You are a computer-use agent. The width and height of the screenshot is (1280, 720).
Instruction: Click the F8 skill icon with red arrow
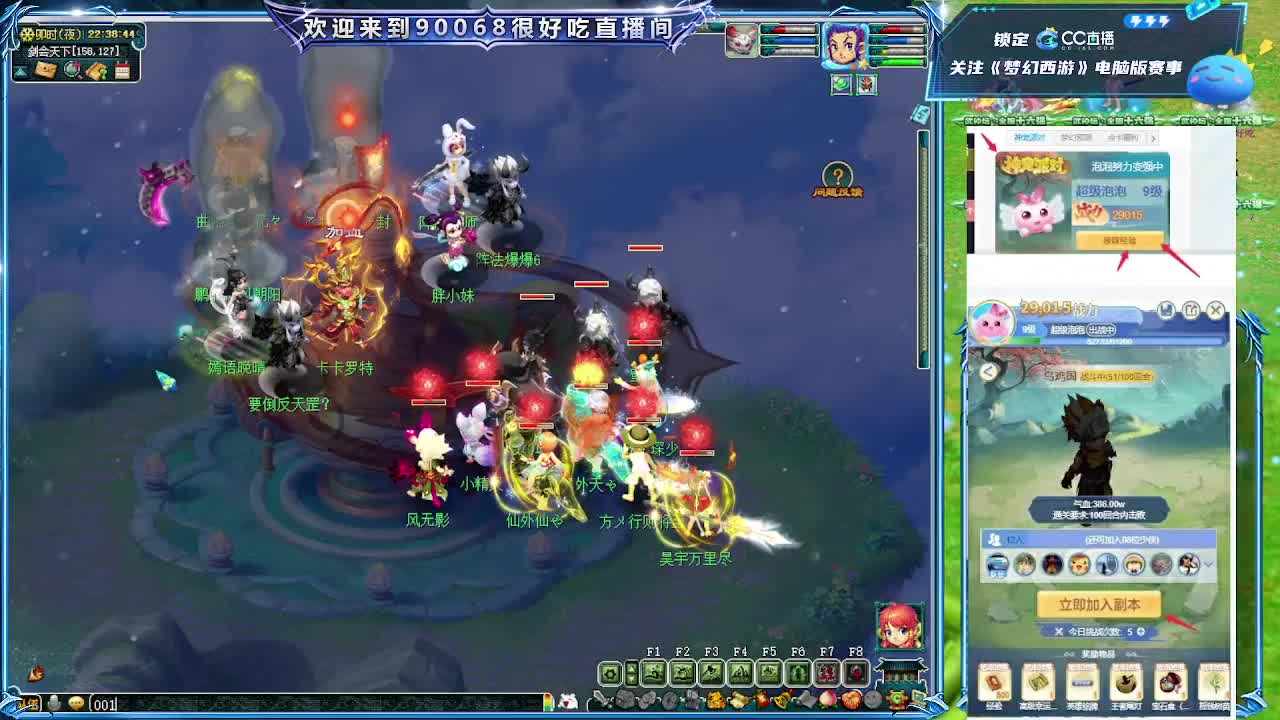tap(856, 672)
